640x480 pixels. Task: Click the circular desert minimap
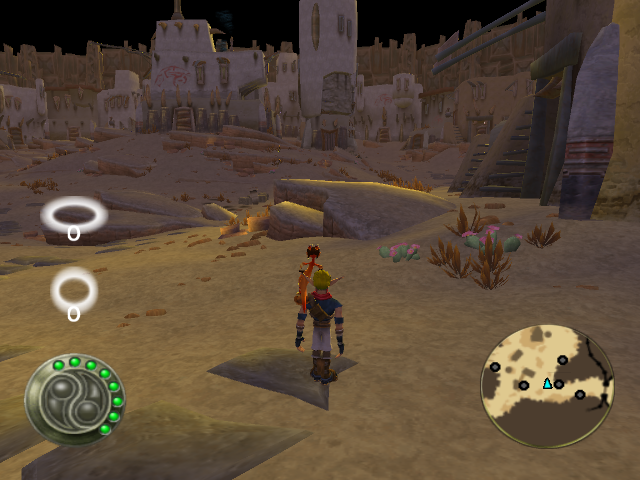point(547,385)
